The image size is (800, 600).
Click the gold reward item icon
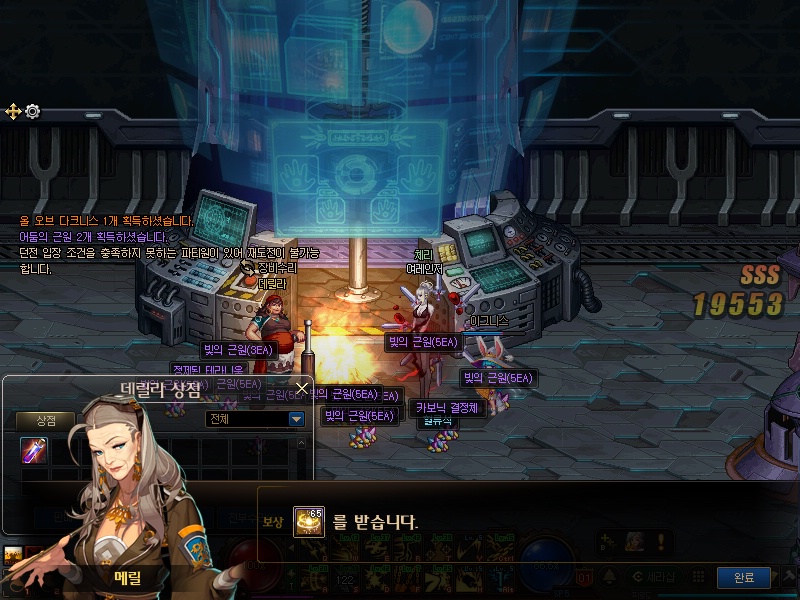pos(308,521)
